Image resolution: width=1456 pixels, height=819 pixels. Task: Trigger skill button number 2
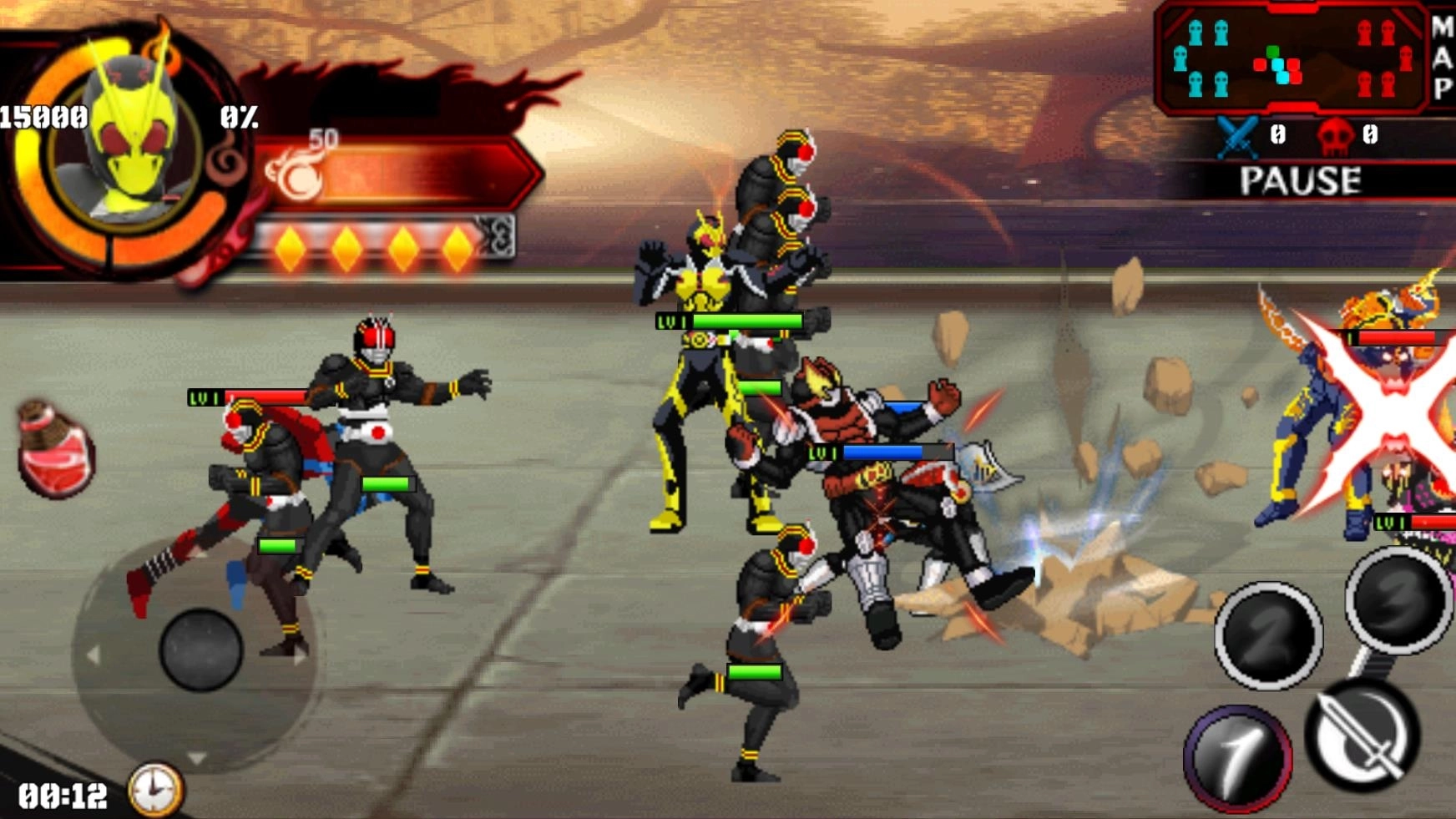click(x=1268, y=635)
